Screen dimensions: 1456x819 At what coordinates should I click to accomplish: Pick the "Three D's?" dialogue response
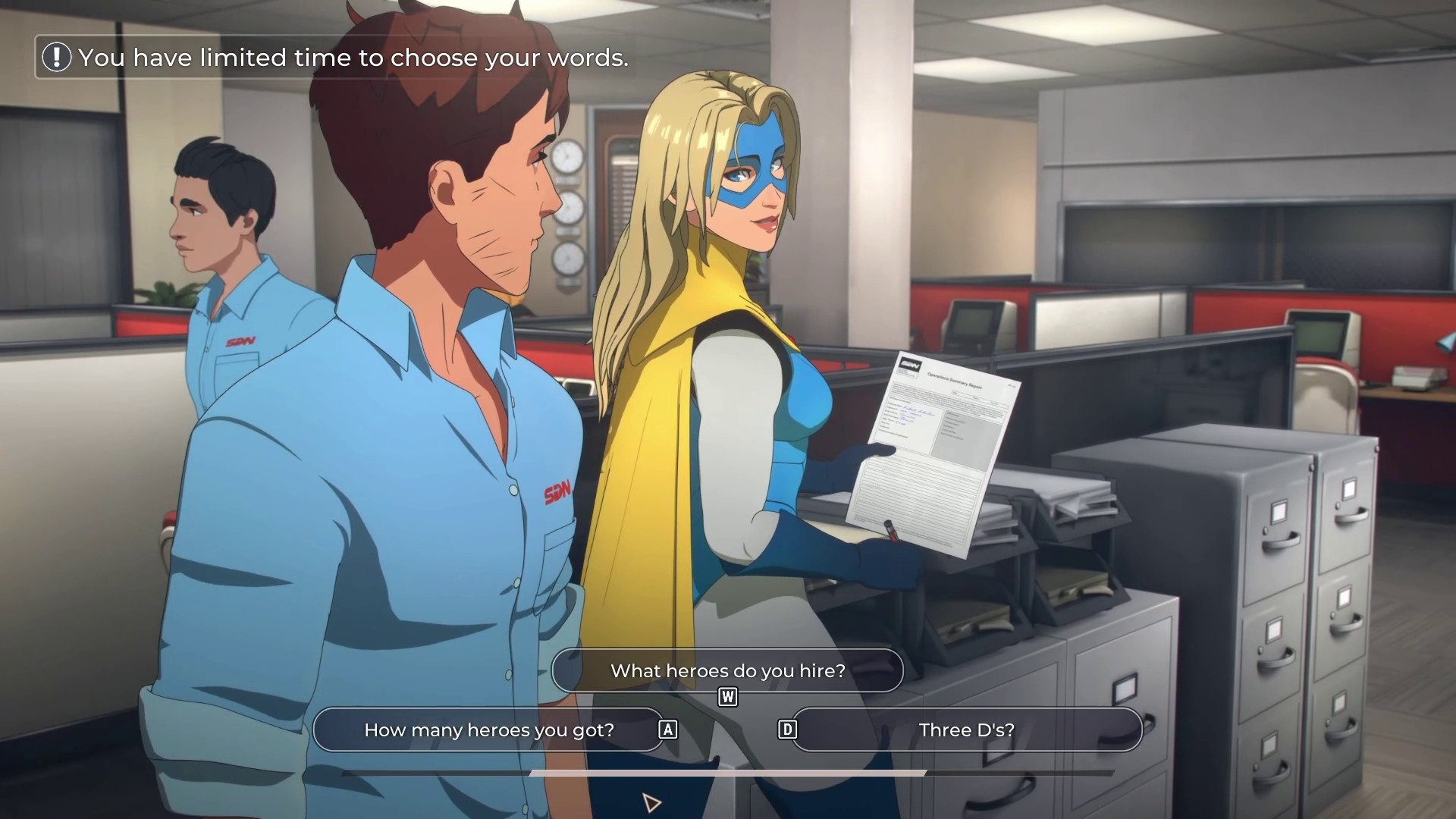coord(966,730)
